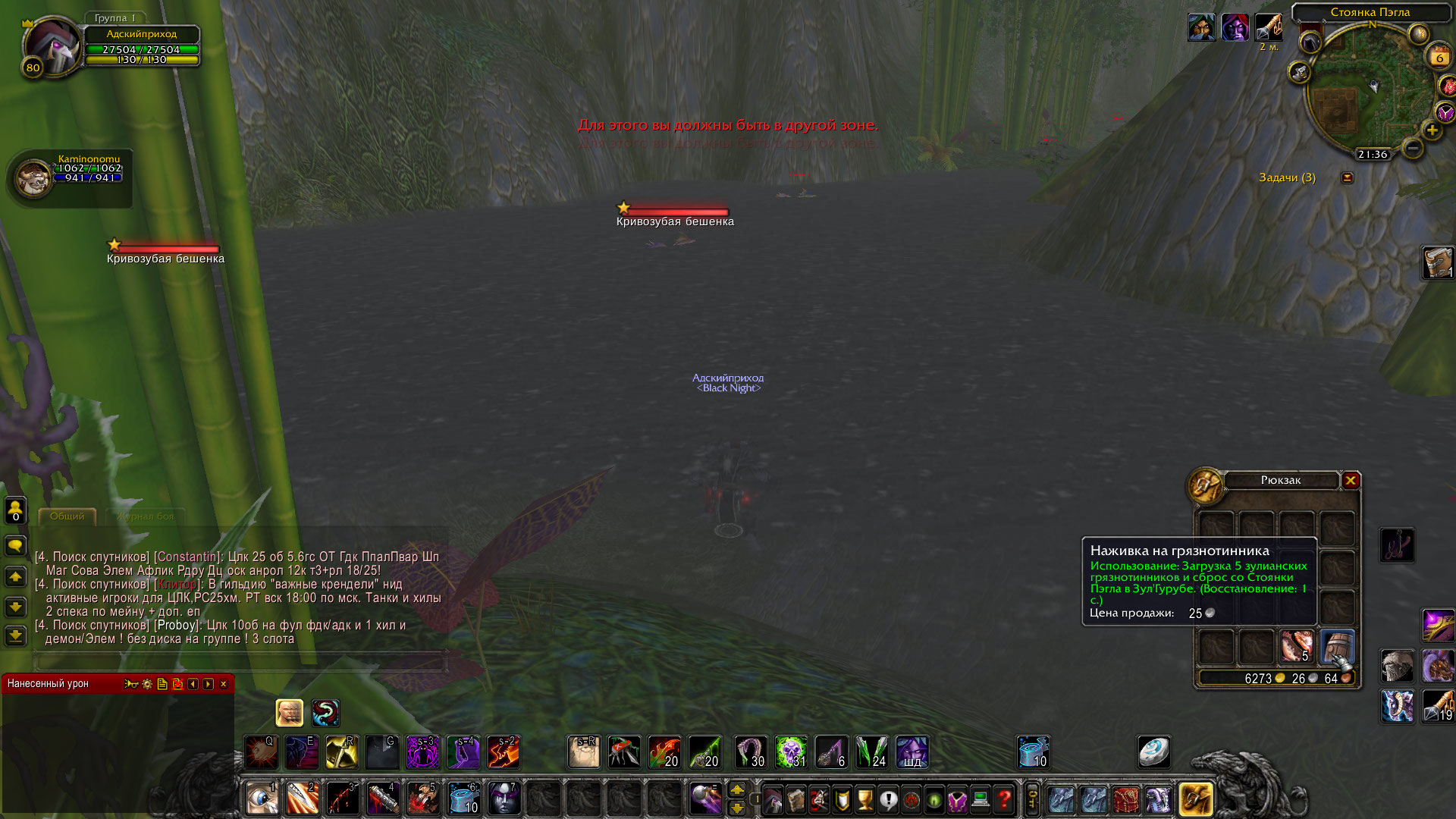Open the red question mark help button

tap(1004, 799)
